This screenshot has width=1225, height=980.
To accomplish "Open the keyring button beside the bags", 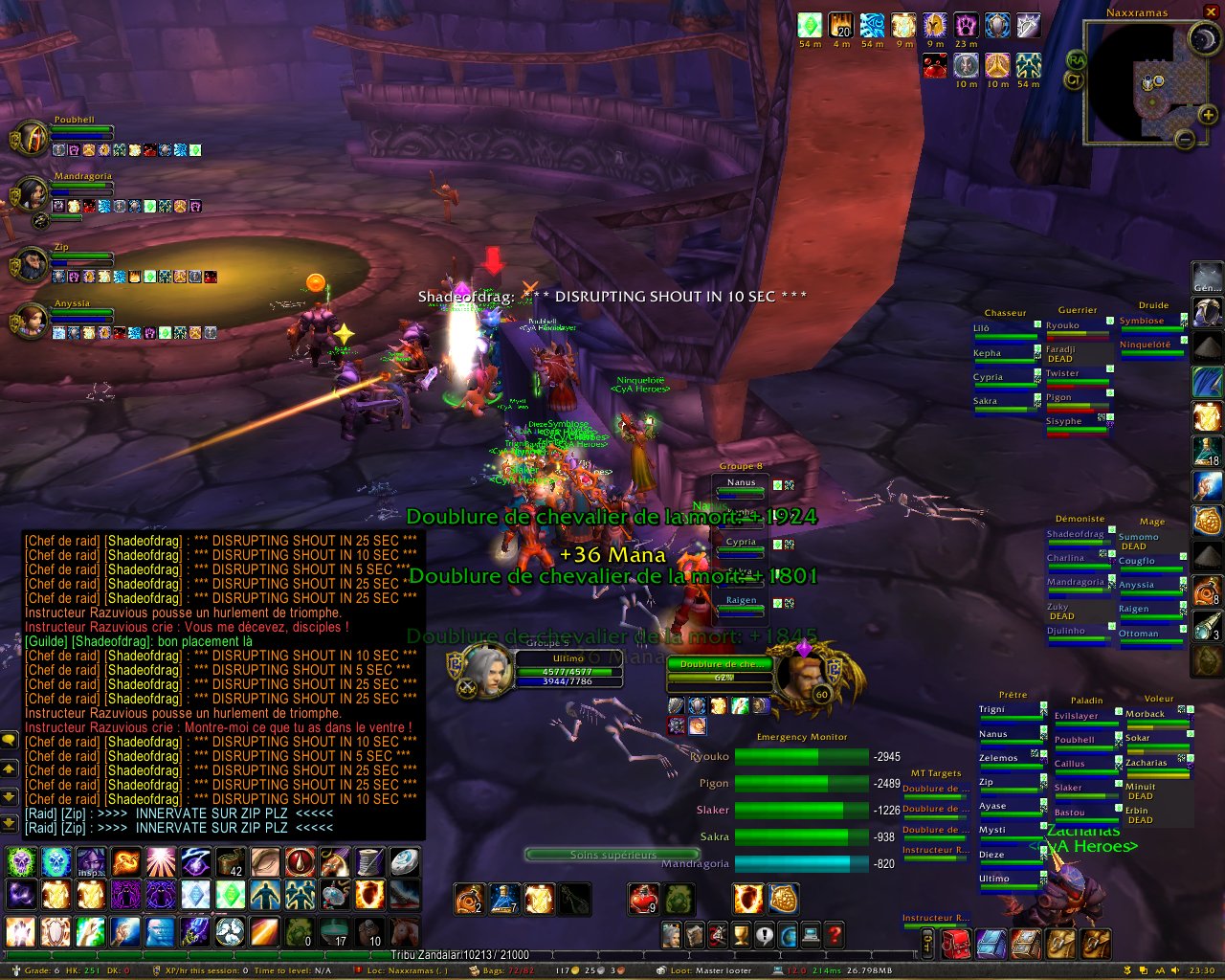I will click(x=927, y=944).
